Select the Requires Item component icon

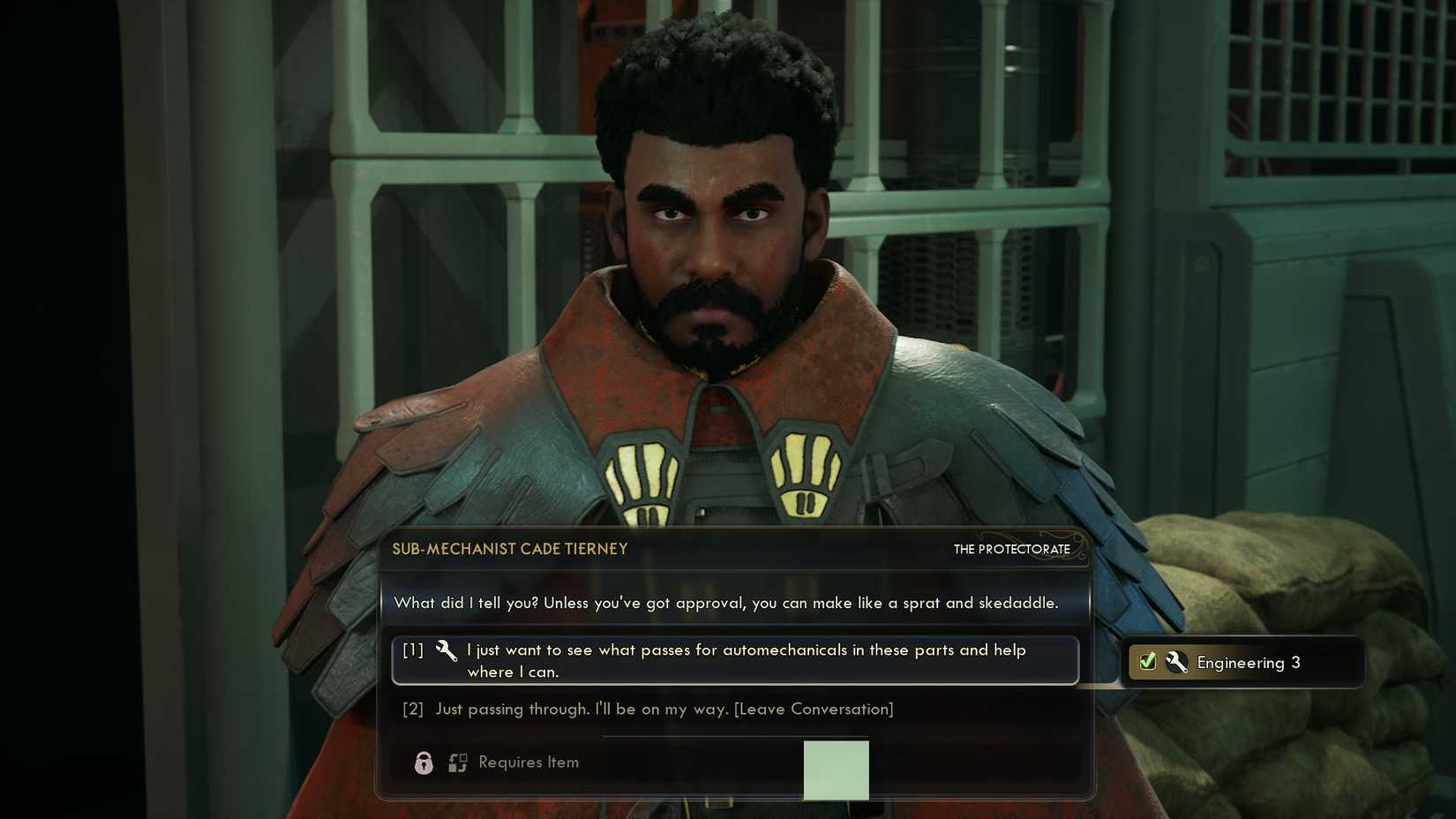point(458,763)
